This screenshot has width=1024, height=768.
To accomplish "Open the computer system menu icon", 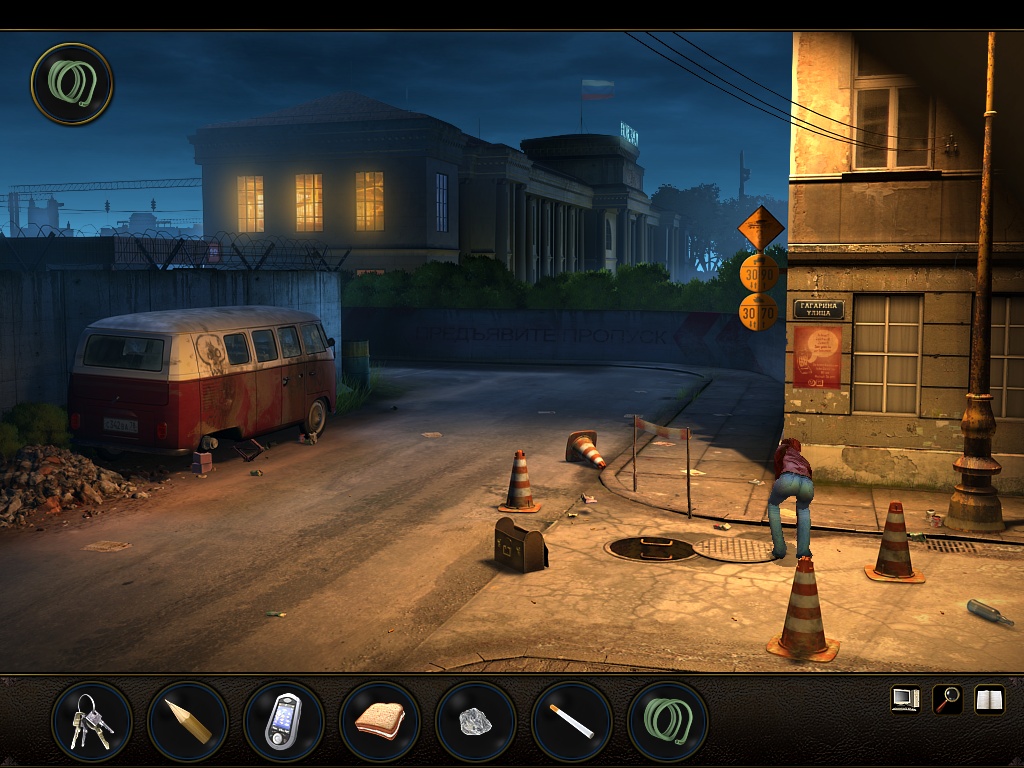I will click(x=905, y=699).
